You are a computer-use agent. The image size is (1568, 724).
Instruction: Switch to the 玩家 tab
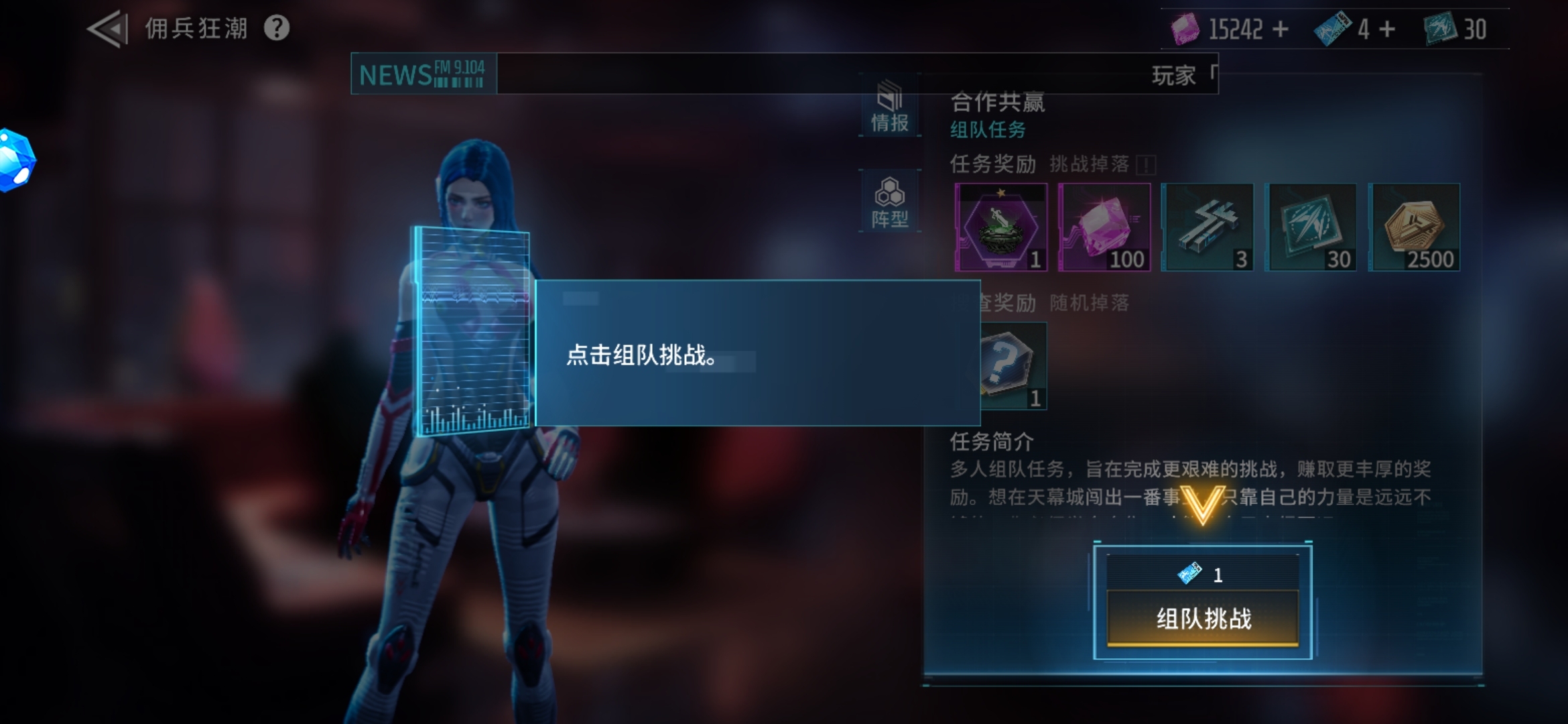pos(1179,76)
